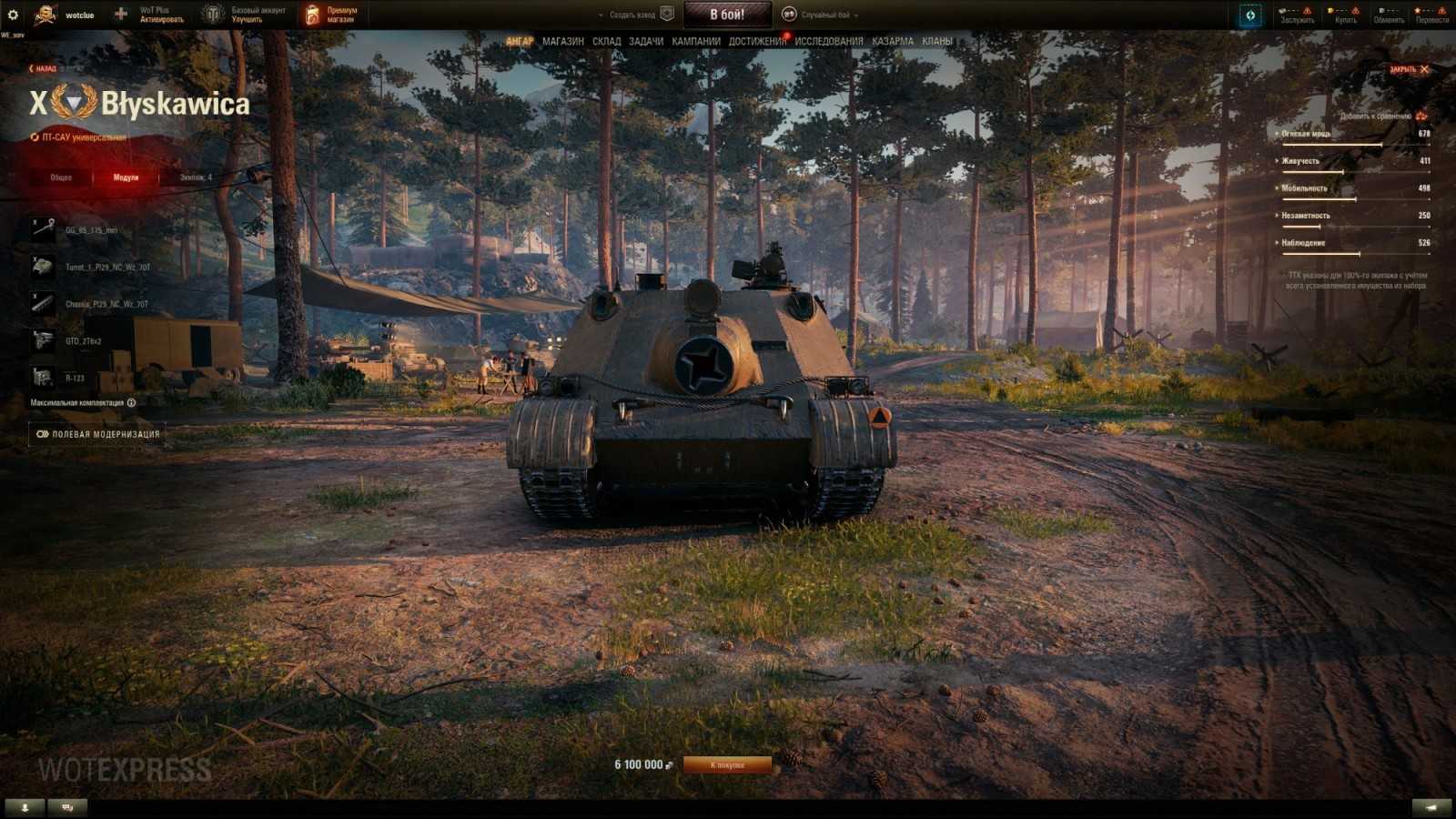Open the game settings gear
This screenshot has width=1456, height=819.
coord(13,14)
